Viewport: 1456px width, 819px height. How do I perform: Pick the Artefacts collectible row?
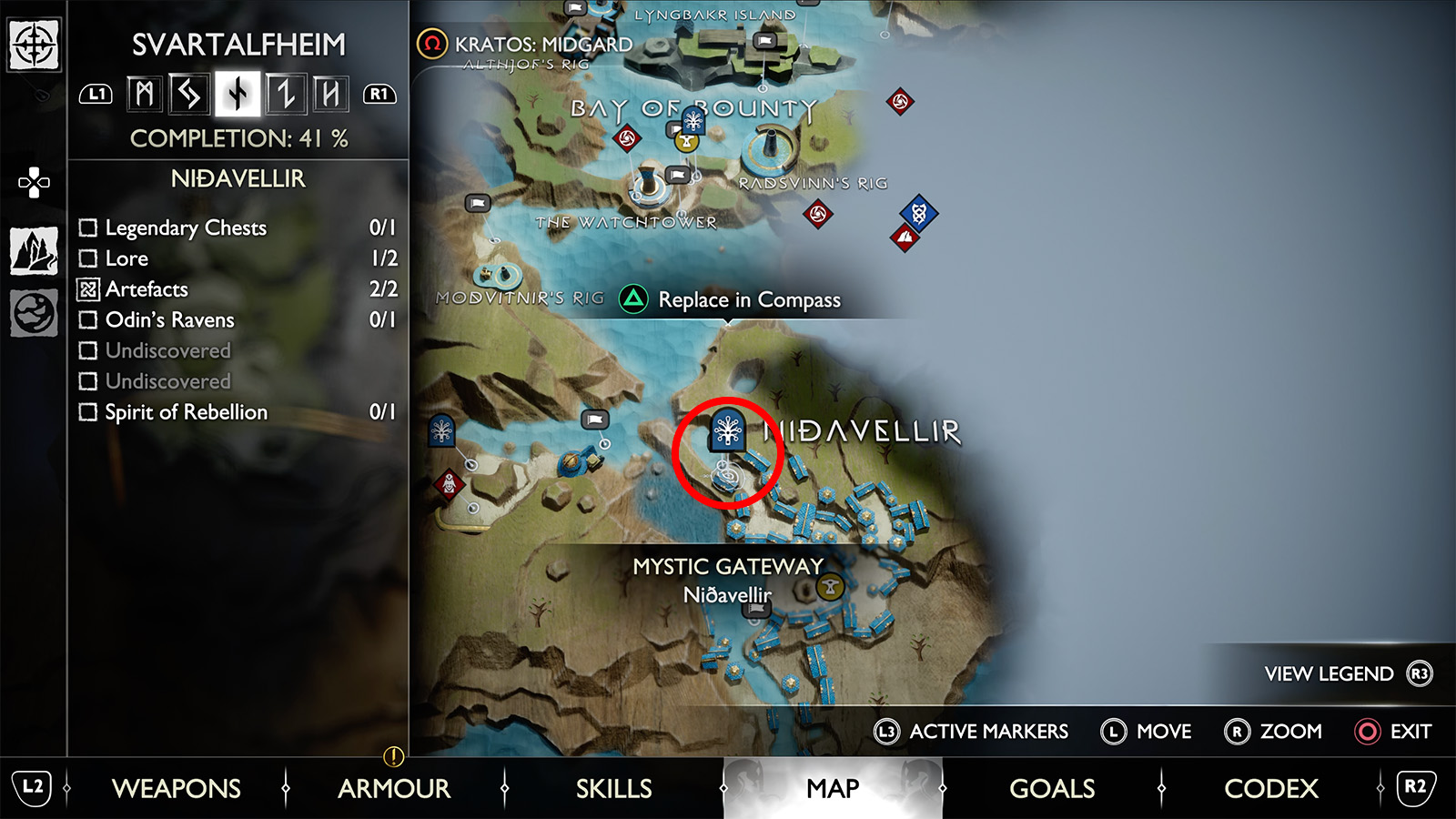click(x=237, y=289)
